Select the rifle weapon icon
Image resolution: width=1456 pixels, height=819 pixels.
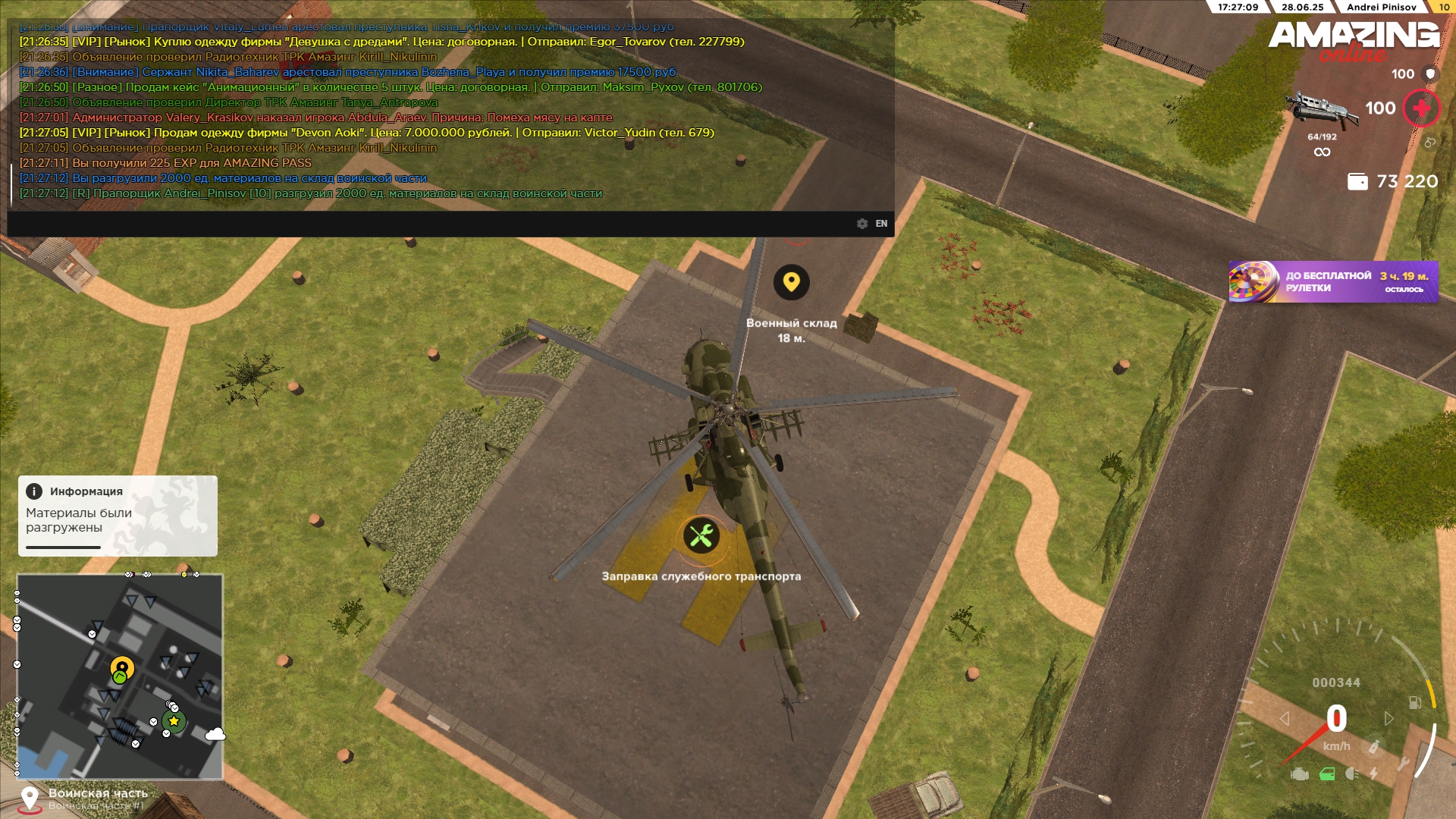tap(1321, 109)
